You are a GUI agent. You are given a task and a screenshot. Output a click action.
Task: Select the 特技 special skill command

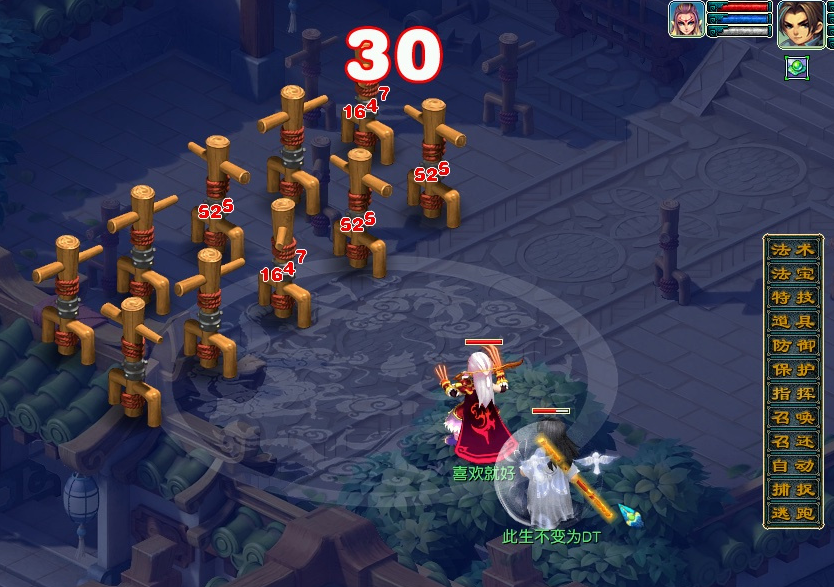pos(793,297)
